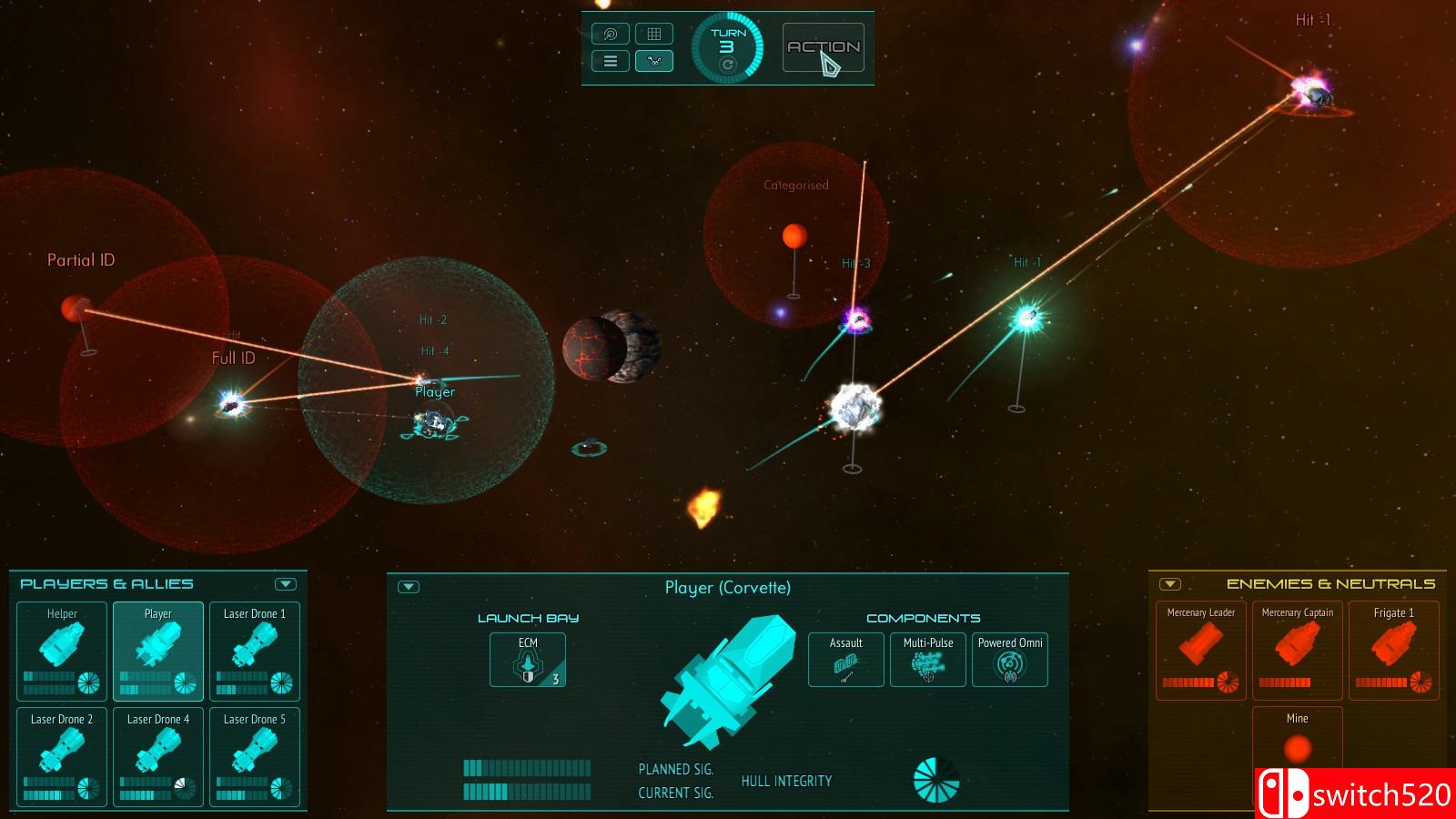Toggle the grid overlay icon
The image size is (1456, 819).
tap(653, 35)
